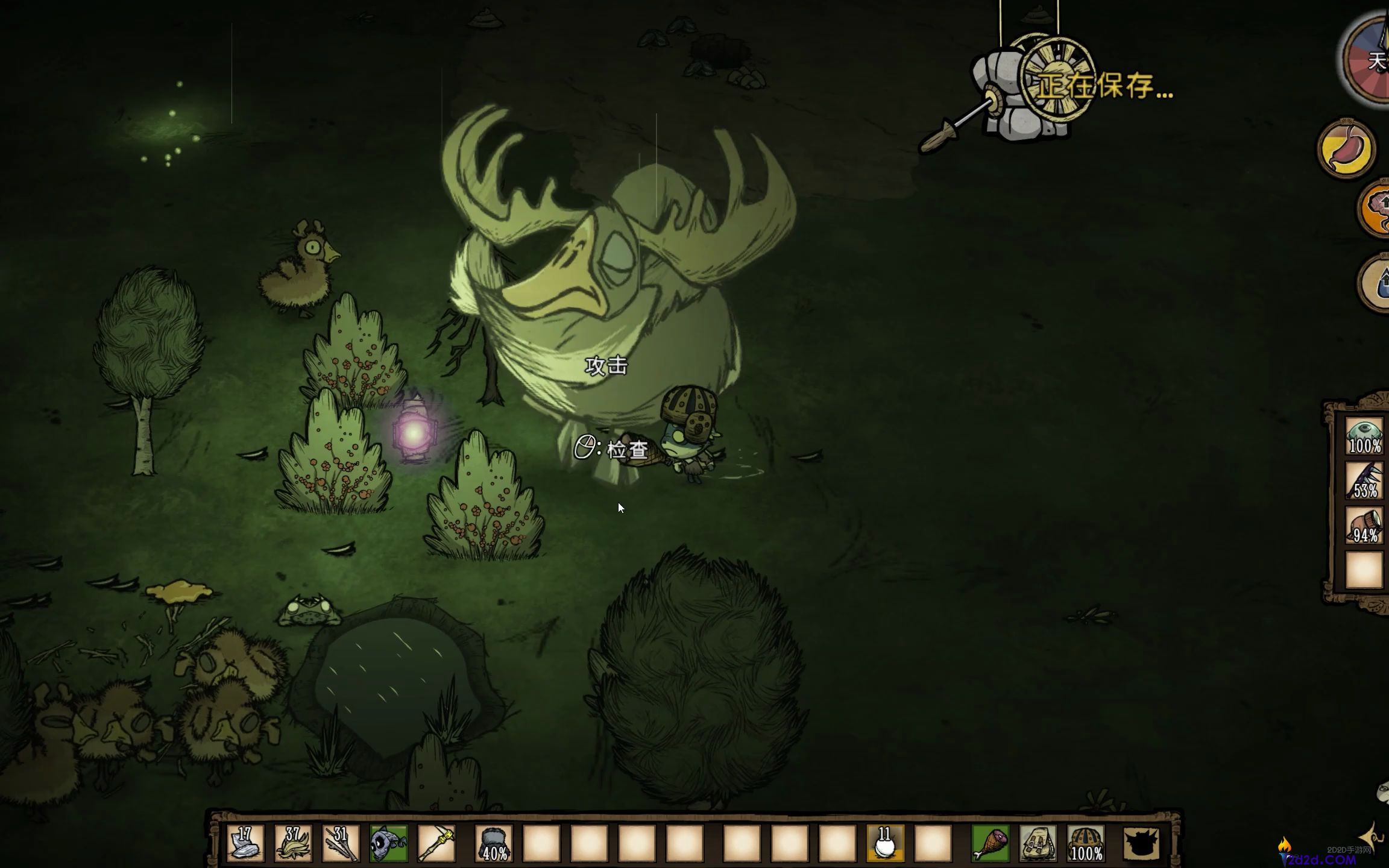Choose the backpack item at 94% durability
The width and height of the screenshot is (1389, 868).
point(1364,526)
